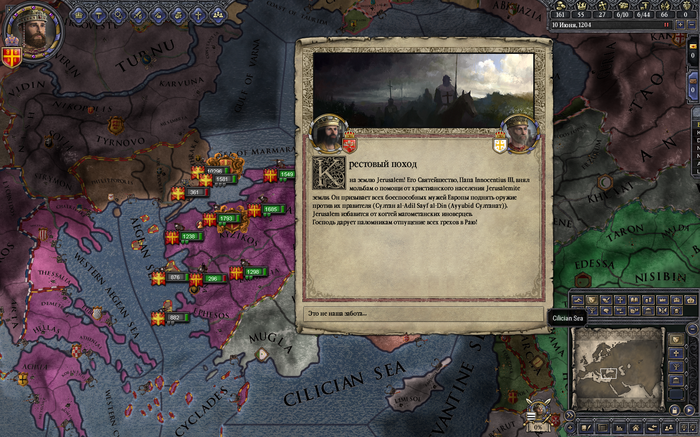This screenshot has height=437, width=700.
Task: Select the army with 882 troops on the map
Action: (x=173, y=317)
